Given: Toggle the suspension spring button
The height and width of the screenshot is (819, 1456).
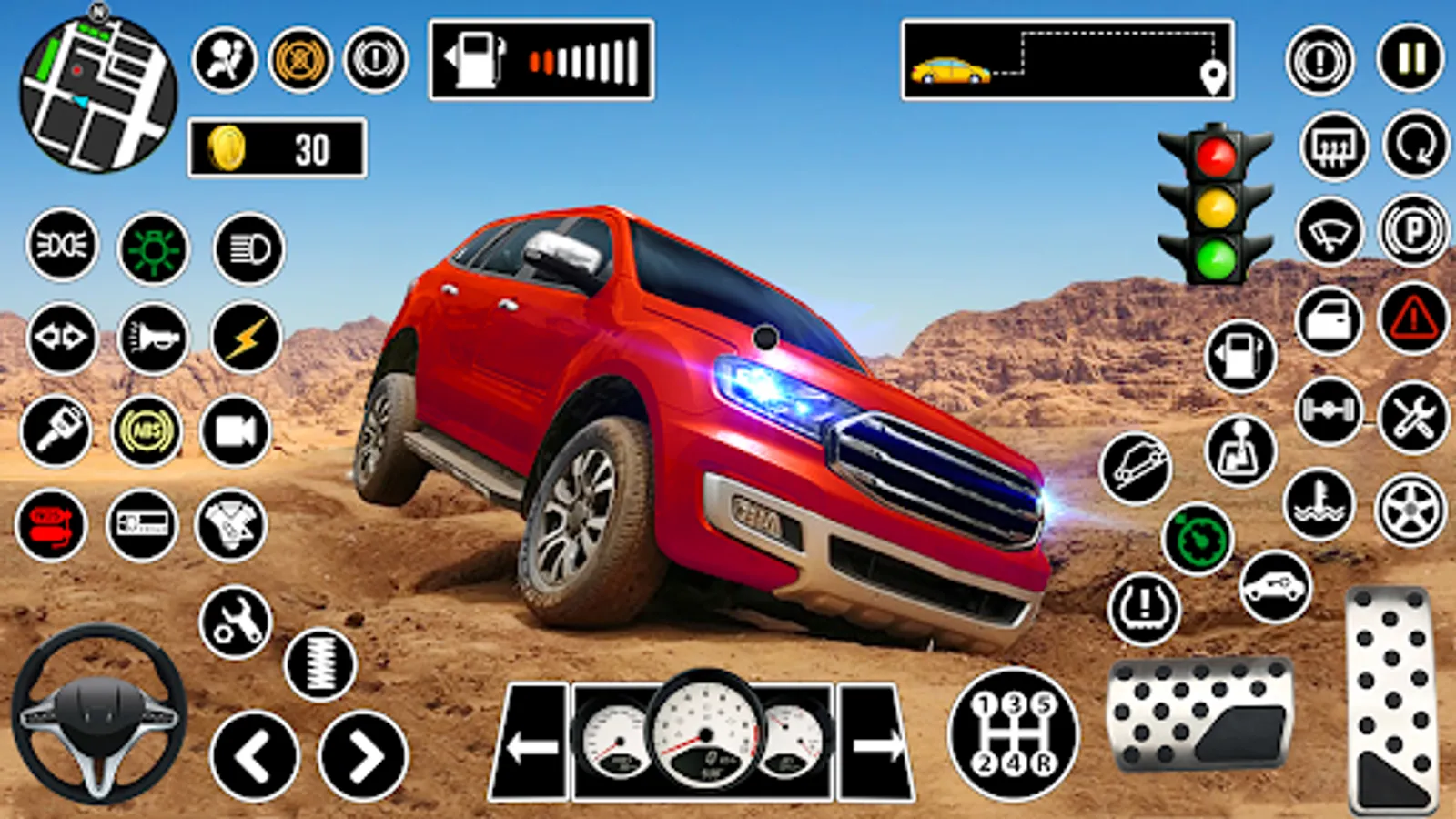Looking at the screenshot, I should click(319, 663).
